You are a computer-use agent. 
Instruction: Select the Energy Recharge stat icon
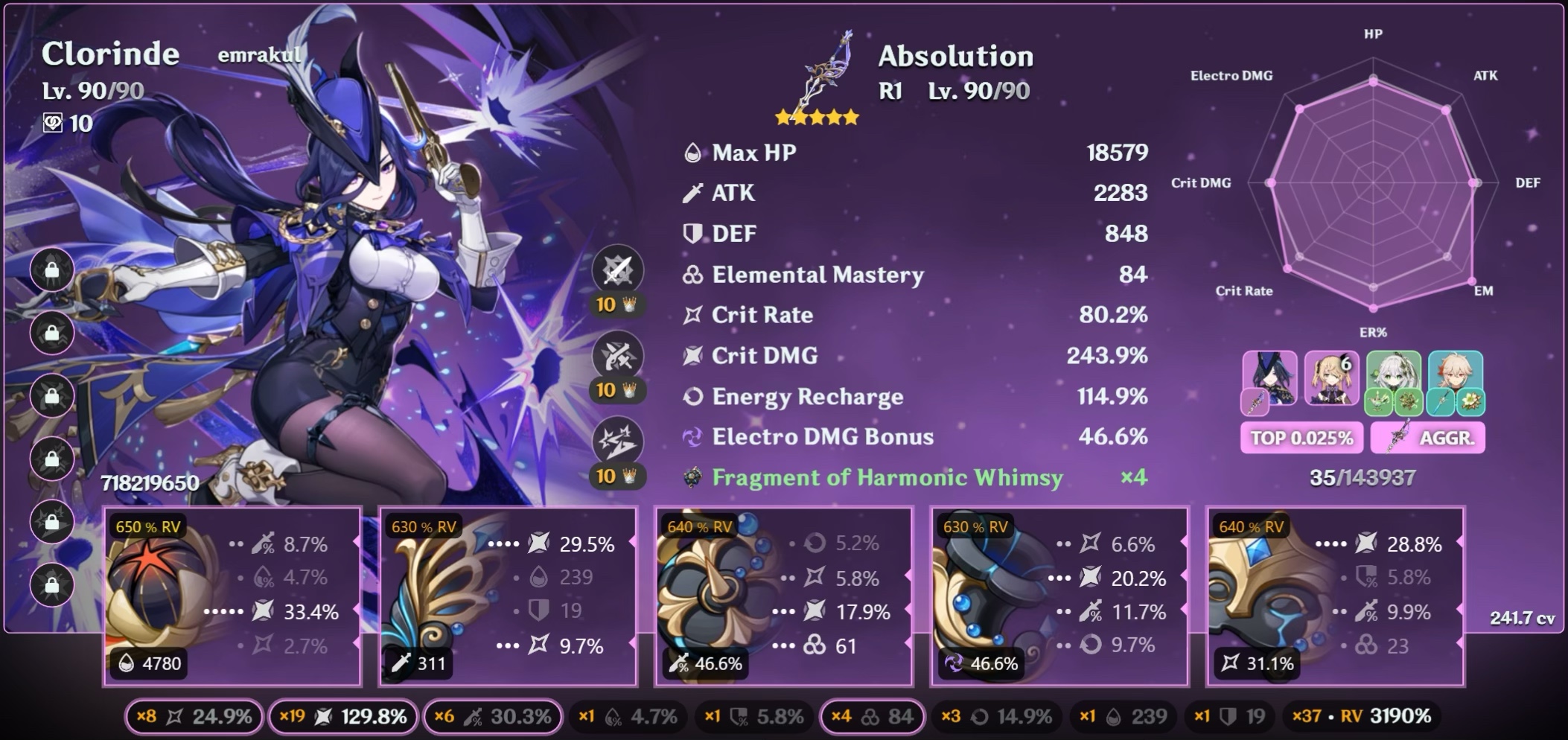(692, 397)
